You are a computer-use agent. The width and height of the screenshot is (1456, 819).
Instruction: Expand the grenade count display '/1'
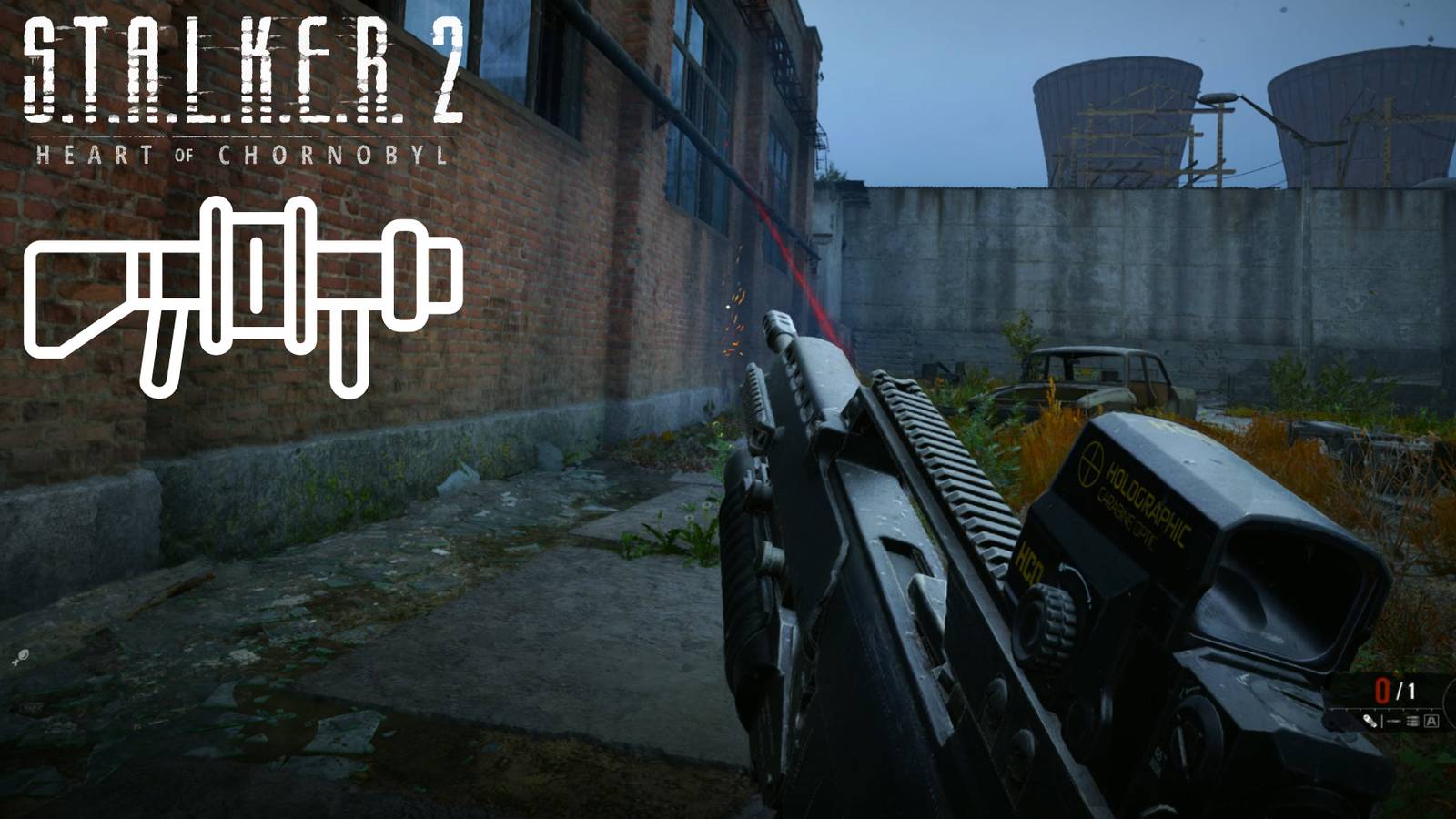[1405, 689]
